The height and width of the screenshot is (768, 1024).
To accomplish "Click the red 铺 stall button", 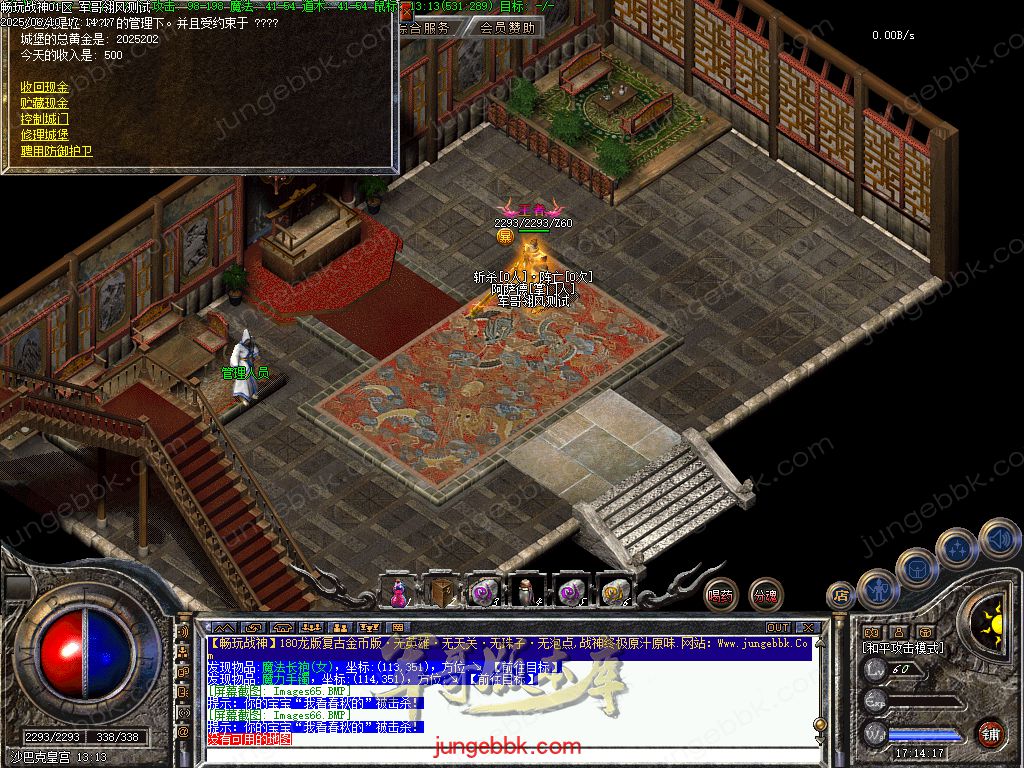I will tap(991, 733).
